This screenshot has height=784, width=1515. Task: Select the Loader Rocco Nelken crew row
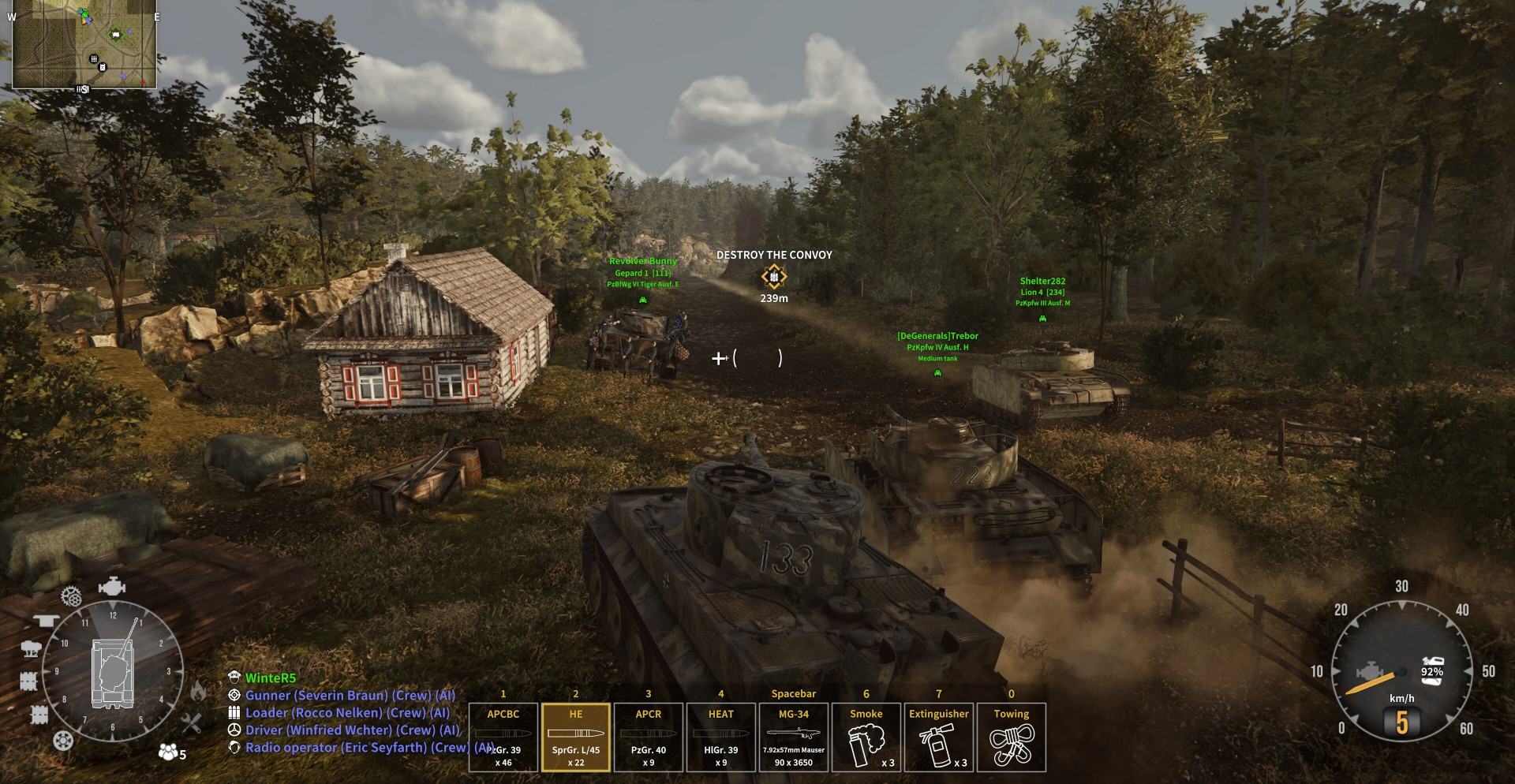(346, 713)
